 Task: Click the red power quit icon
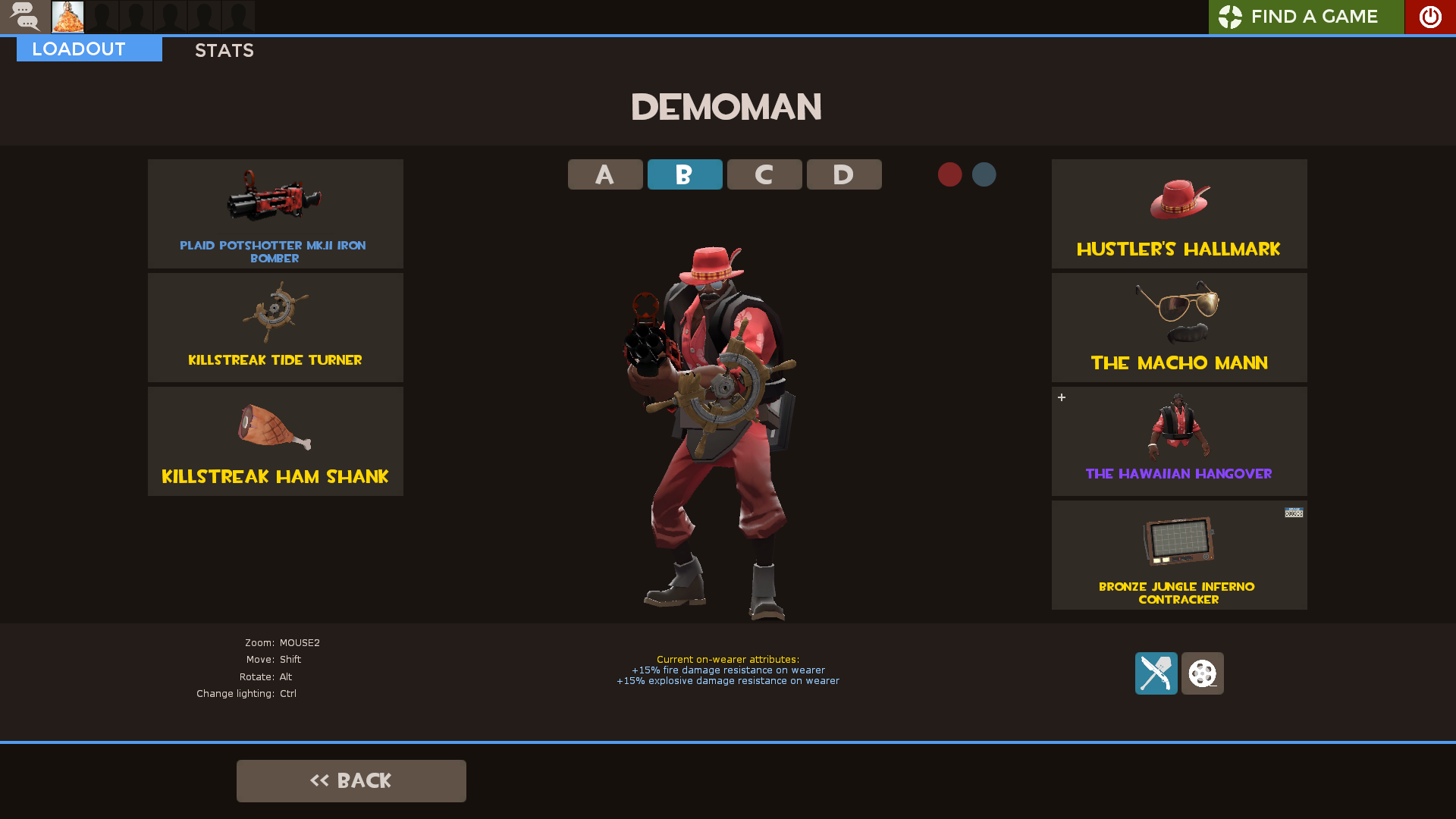[x=1429, y=17]
